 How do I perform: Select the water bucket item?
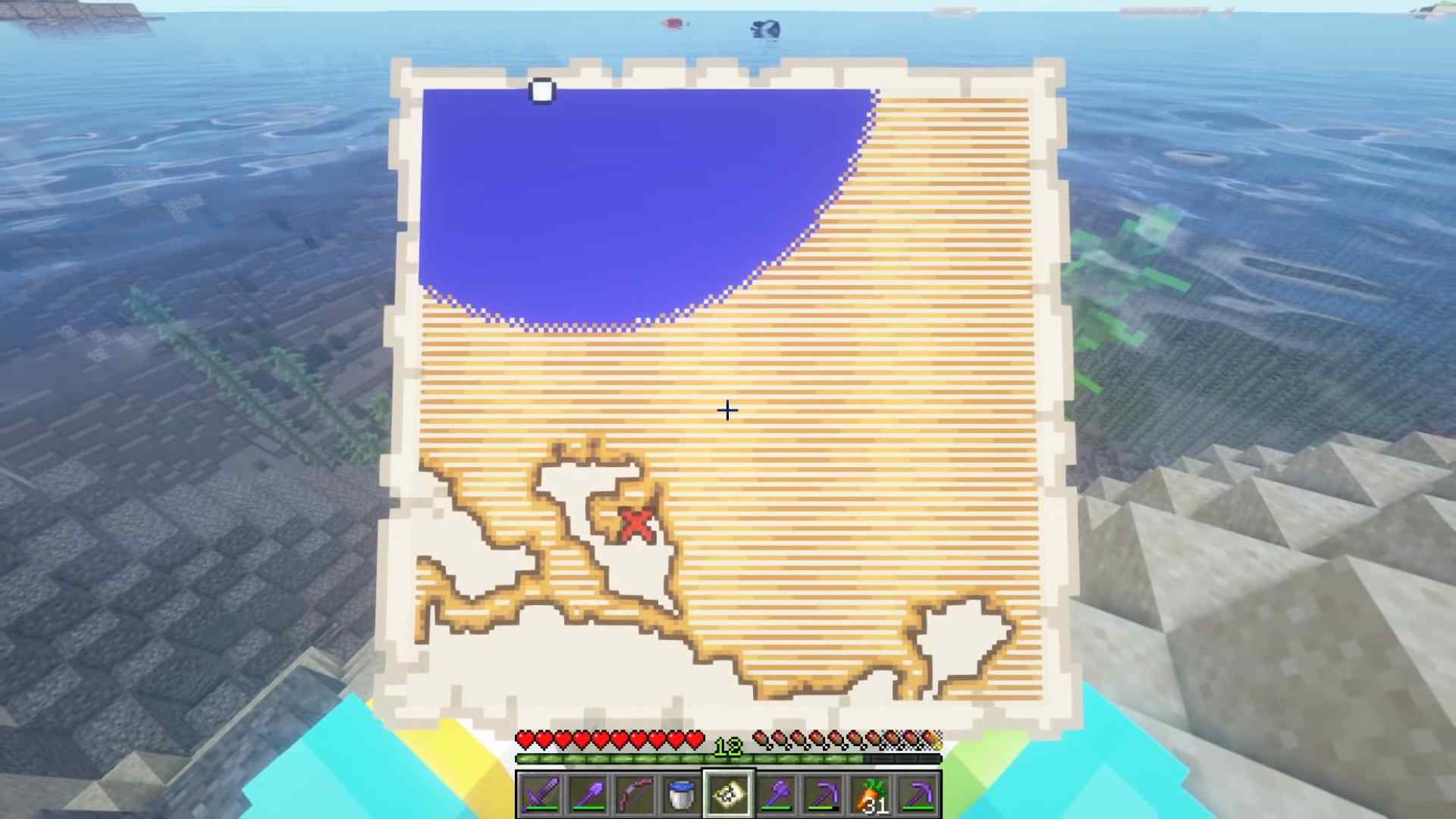(682, 793)
